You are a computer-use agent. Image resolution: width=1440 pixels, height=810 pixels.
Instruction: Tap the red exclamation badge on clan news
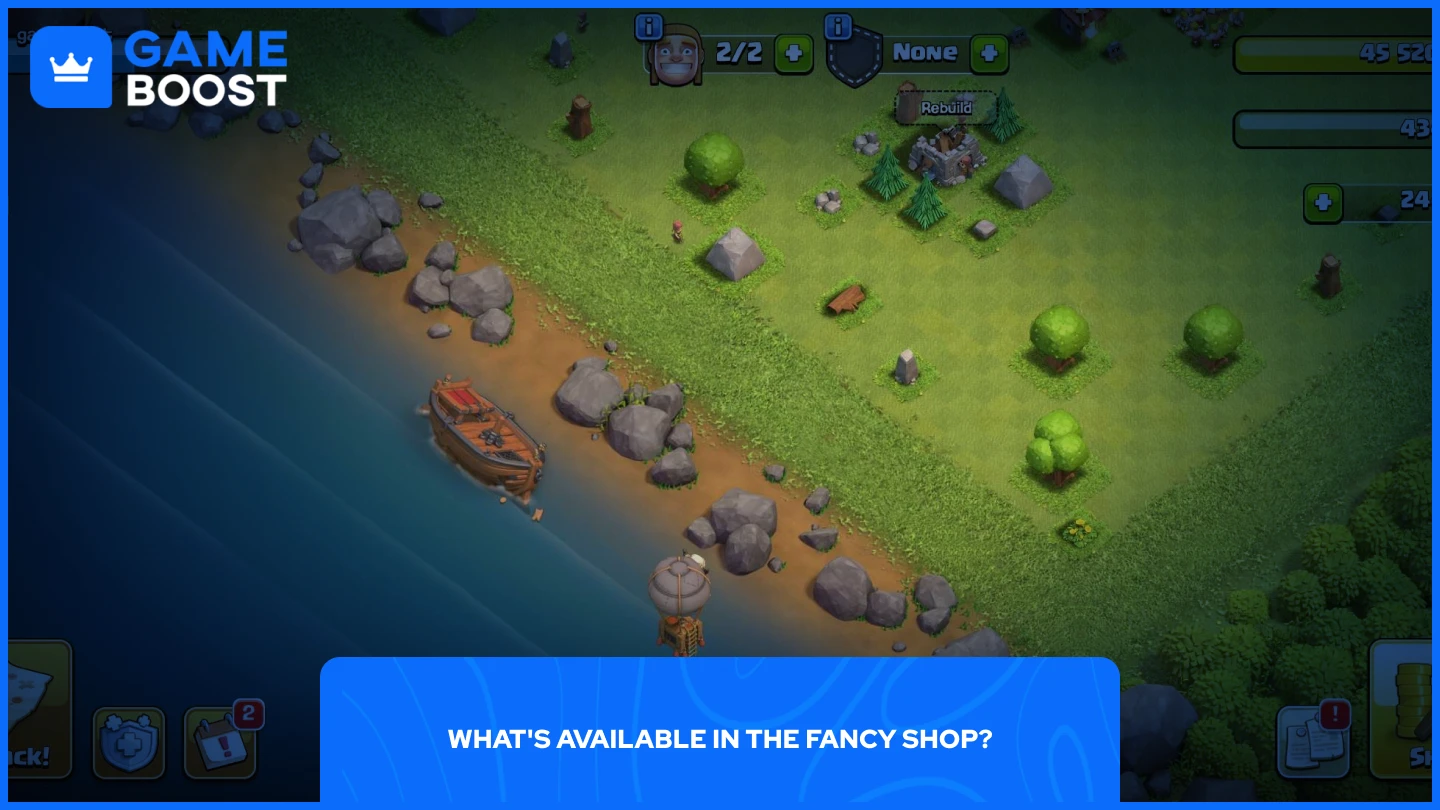coord(1337,714)
